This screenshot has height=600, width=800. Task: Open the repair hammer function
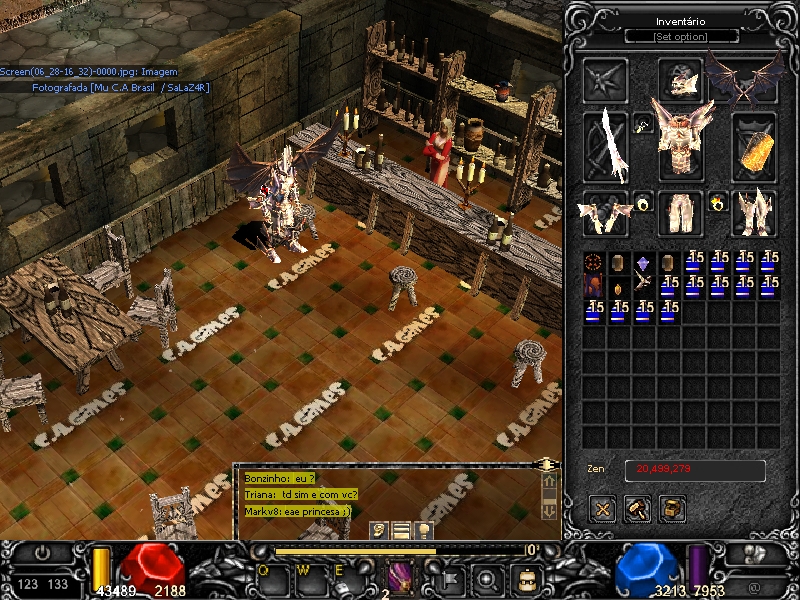(x=638, y=509)
